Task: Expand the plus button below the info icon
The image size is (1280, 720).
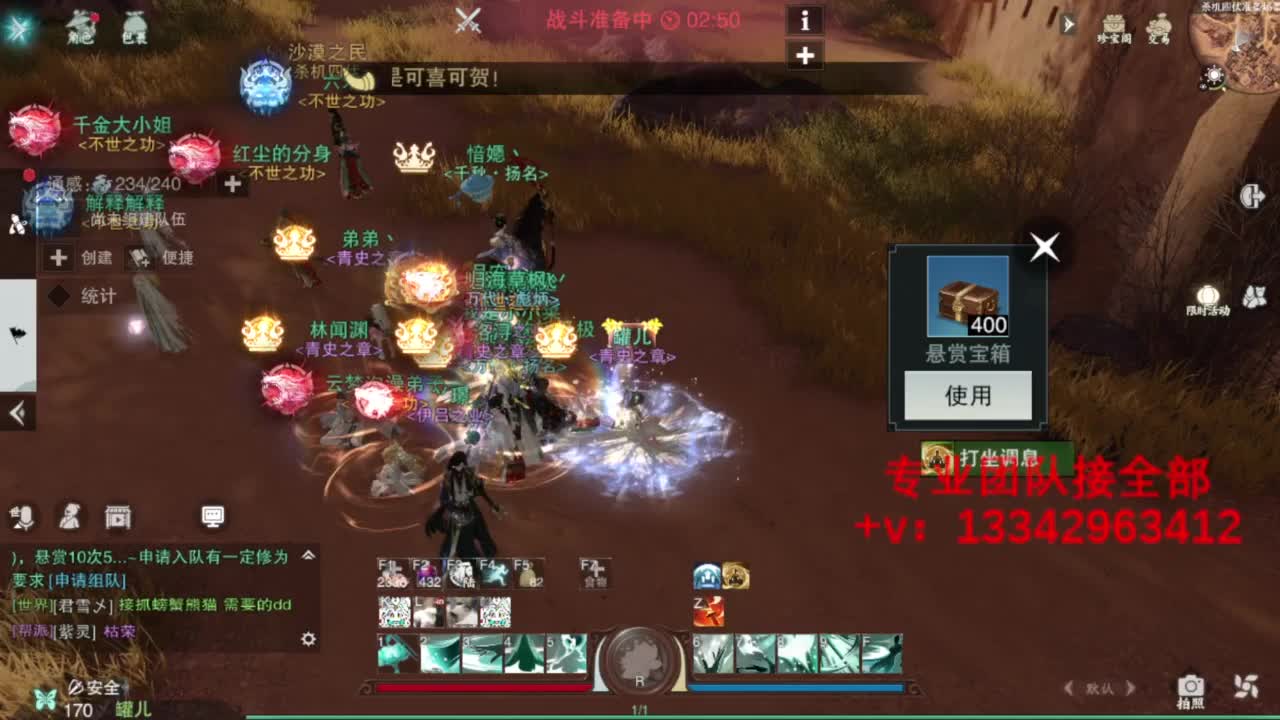Action: click(805, 54)
